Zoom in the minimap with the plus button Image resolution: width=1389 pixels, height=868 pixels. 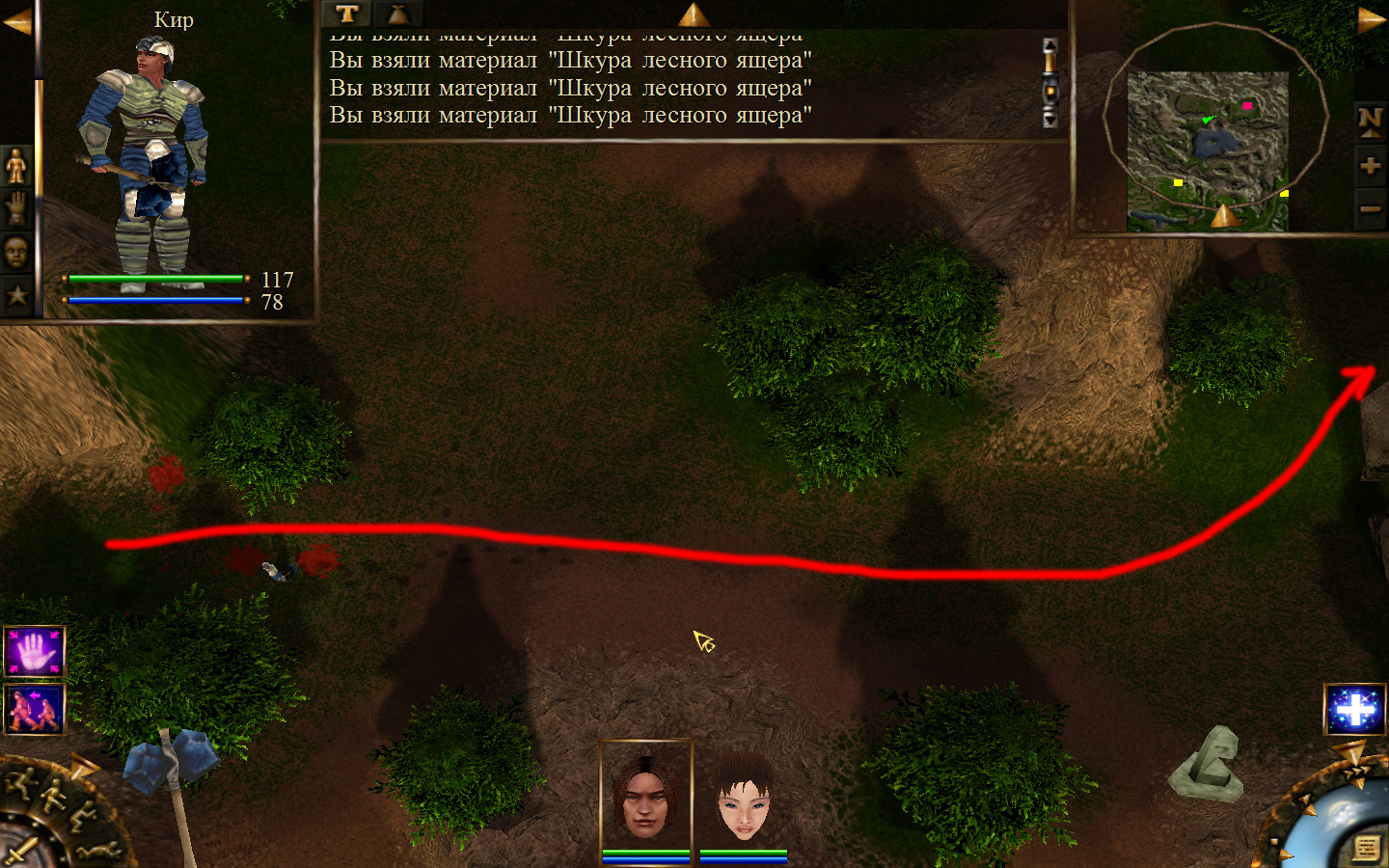tap(1370, 166)
